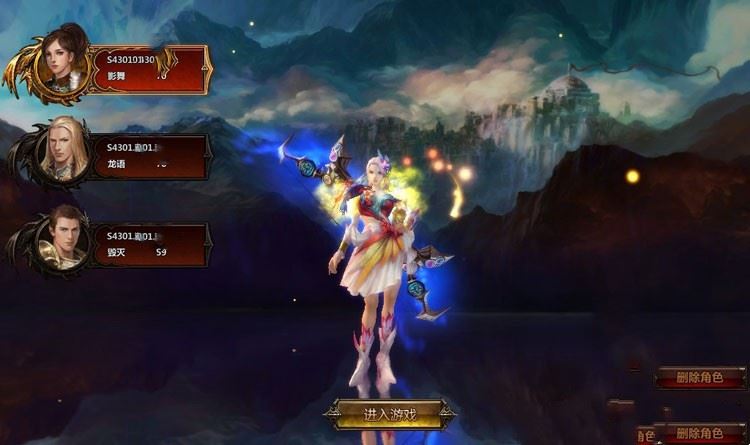Select the 影舞 character entry

coord(148,68)
